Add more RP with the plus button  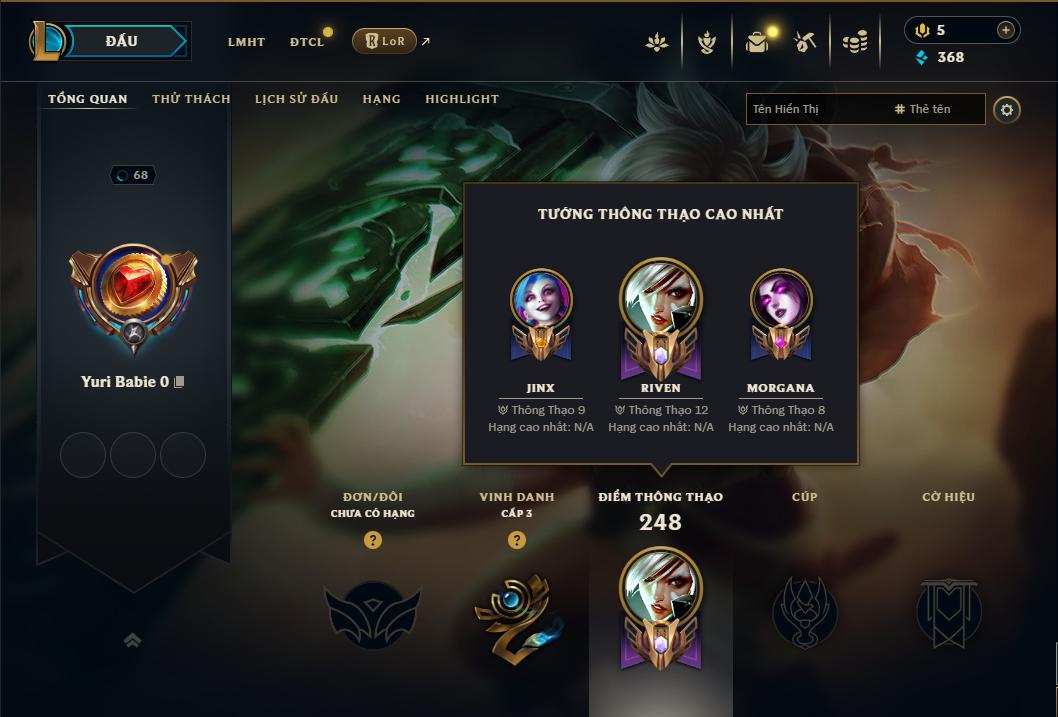click(1005, 30)
